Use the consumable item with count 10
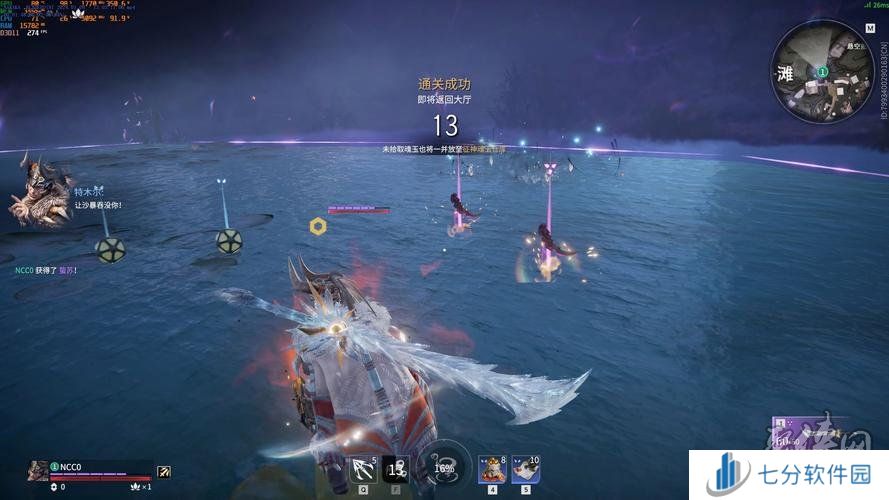The height and width of the screenshot is (500, 889). (526, 469)
